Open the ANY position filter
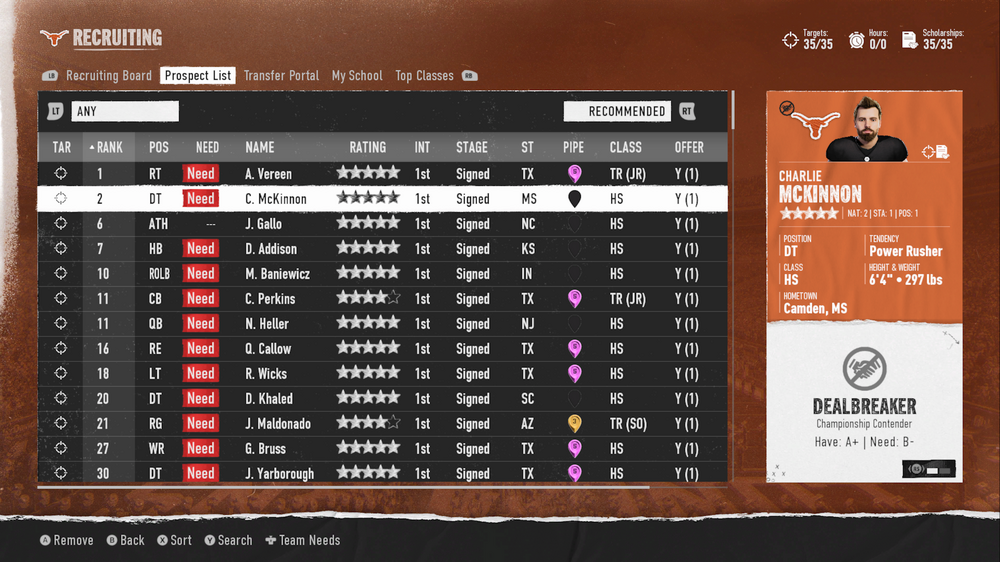 coord(124,112)
